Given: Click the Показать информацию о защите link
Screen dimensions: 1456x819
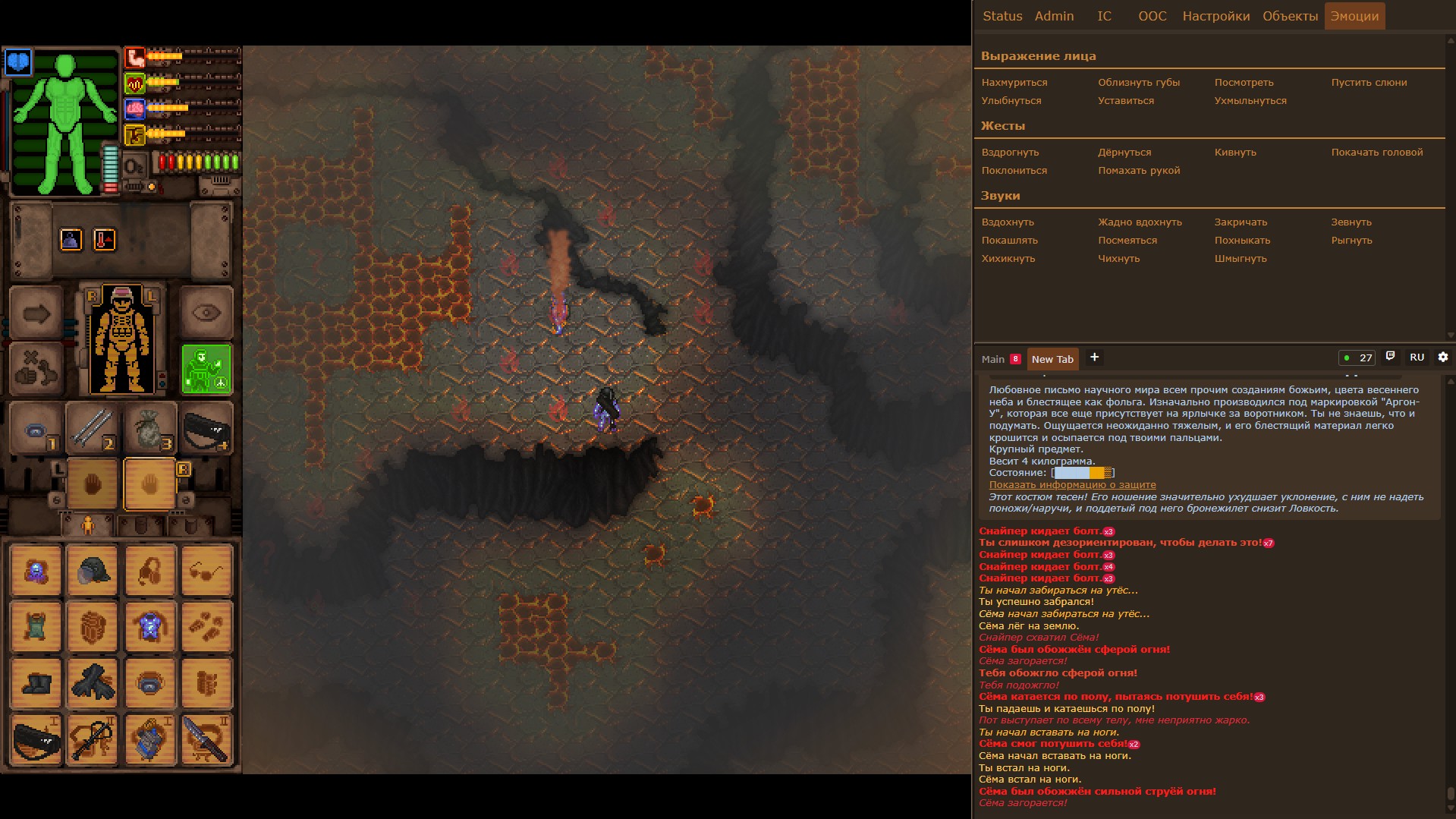Looking at the screenshot, I should pyautogui.click(x=1072, y=485).
